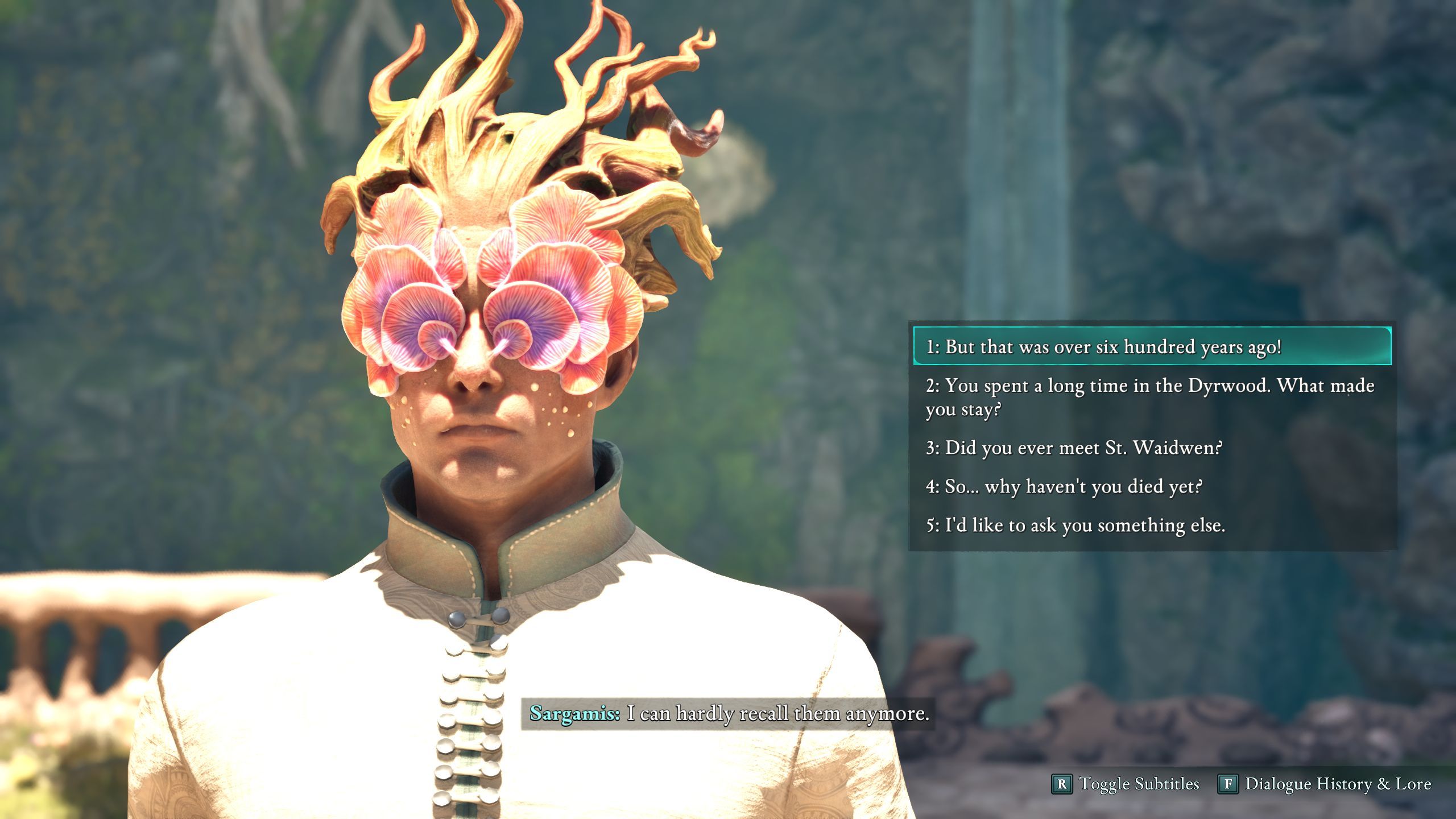The image size is (1456, 819).
Task: Click Toggle Subtitles
Action: tap(1126, 784)
